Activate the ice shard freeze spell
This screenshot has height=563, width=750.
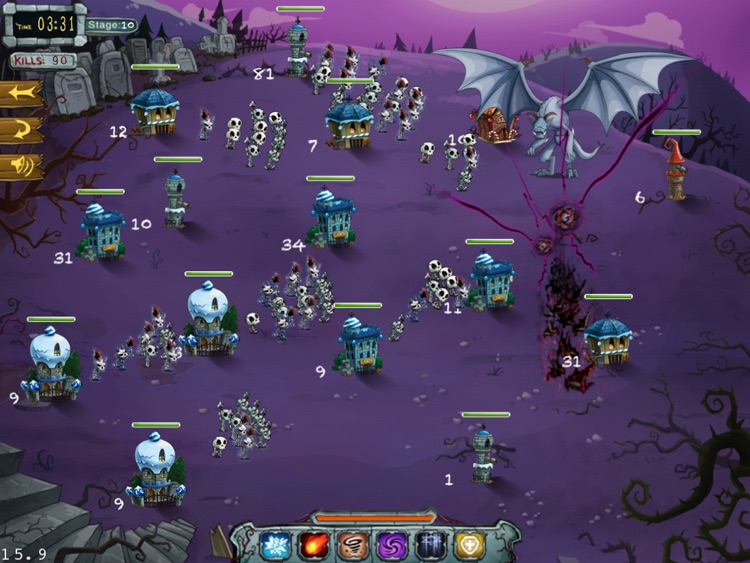275,545
